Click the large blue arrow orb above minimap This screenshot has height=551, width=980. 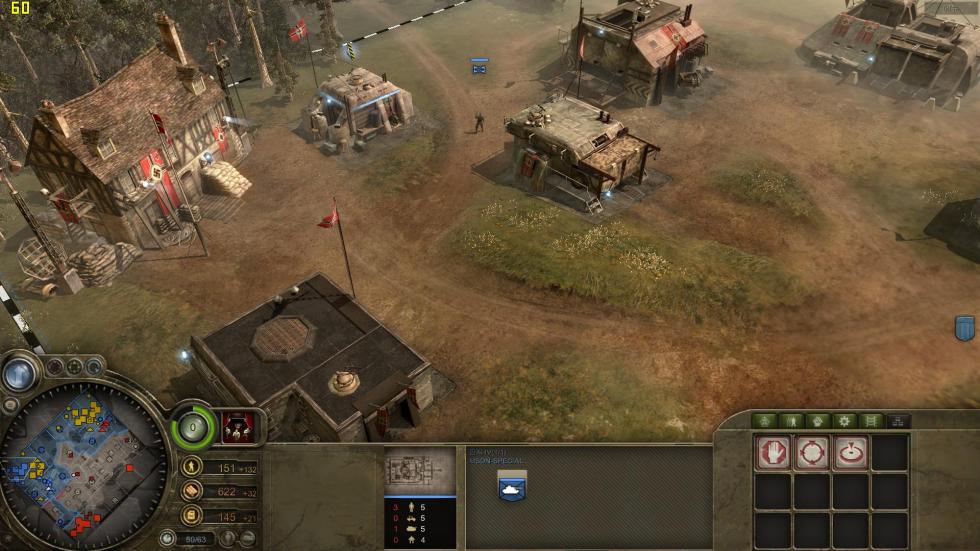tap(19, 373)
